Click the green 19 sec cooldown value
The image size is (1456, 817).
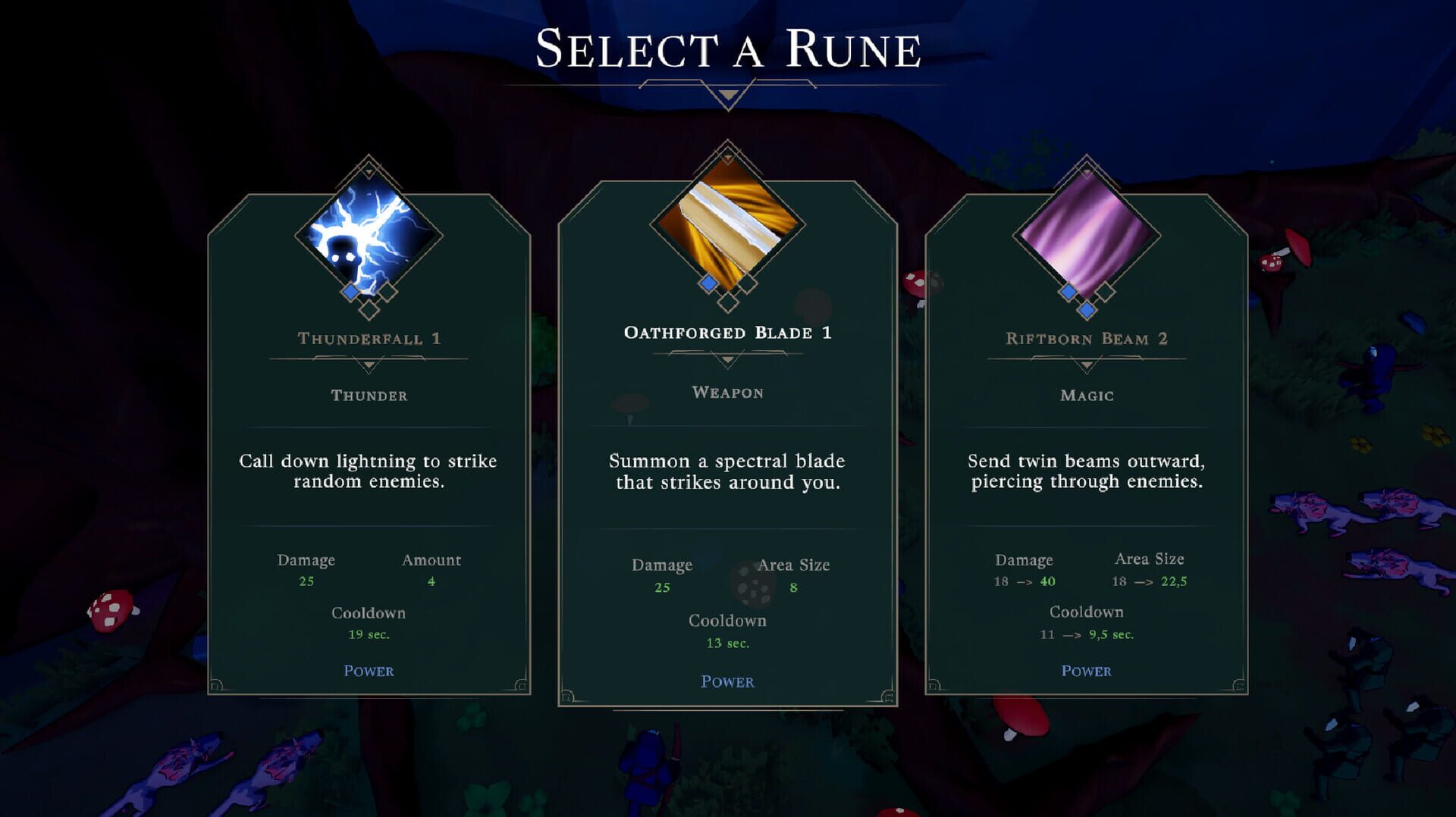pyautogui.click(x=369, y=635)
